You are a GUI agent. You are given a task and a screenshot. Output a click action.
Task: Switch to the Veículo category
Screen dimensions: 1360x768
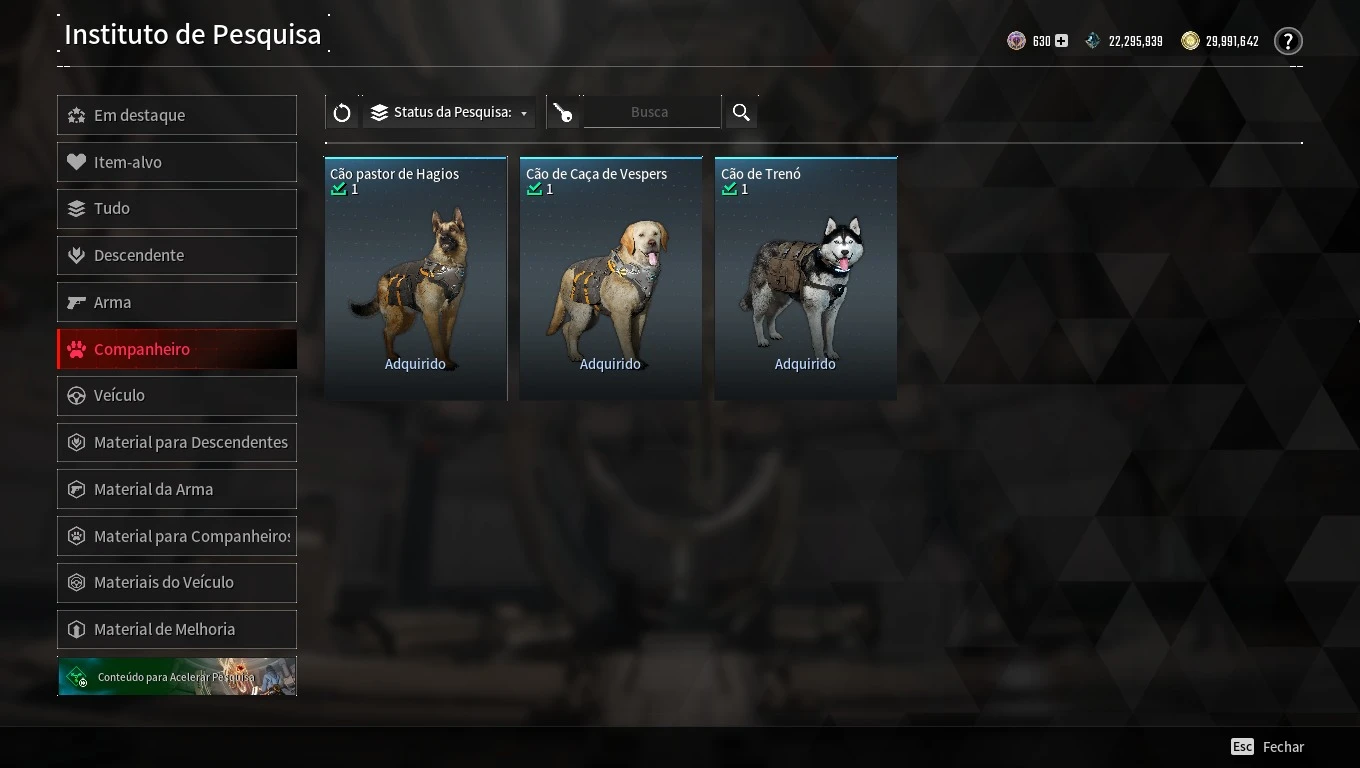[177, 395]
